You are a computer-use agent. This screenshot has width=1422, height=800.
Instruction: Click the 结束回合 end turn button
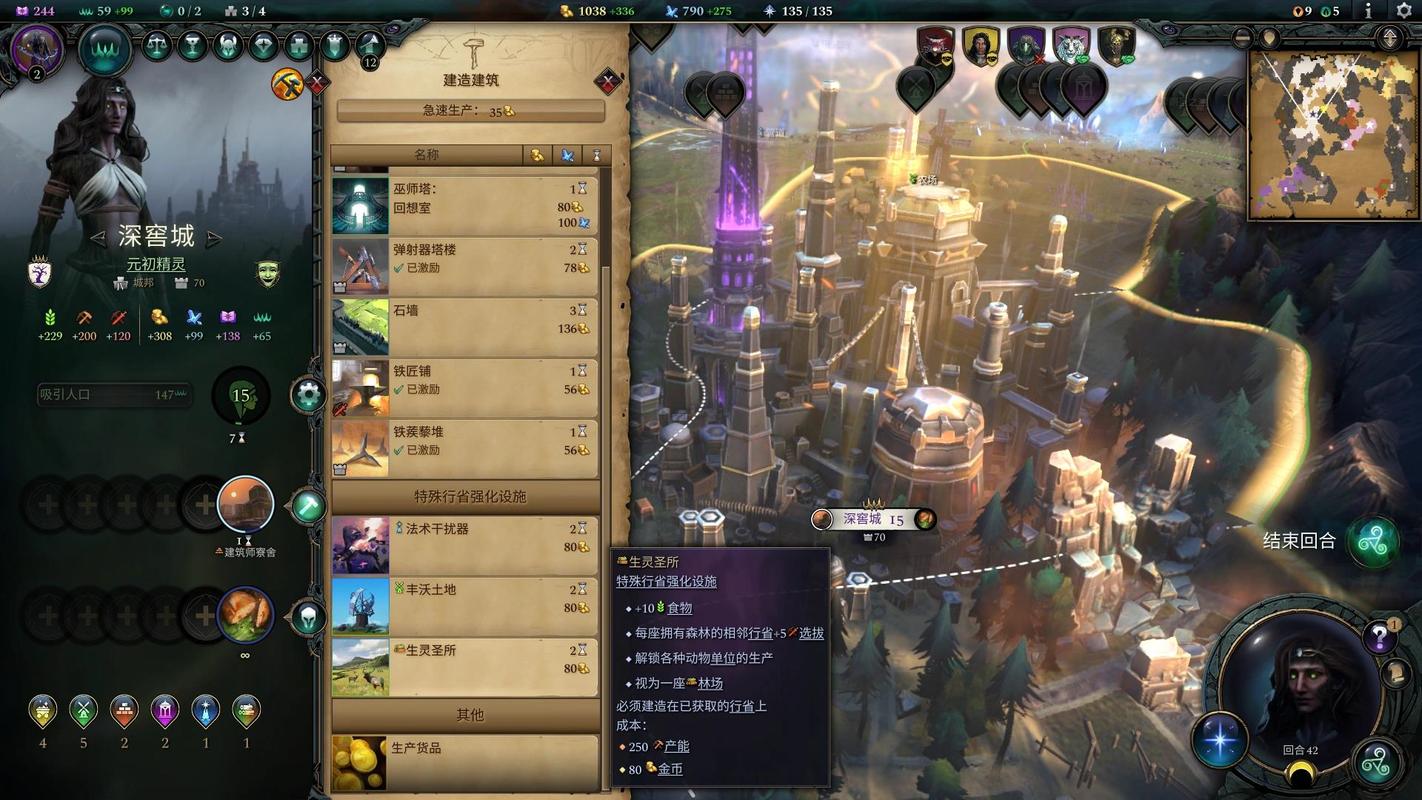(1371, 541)
